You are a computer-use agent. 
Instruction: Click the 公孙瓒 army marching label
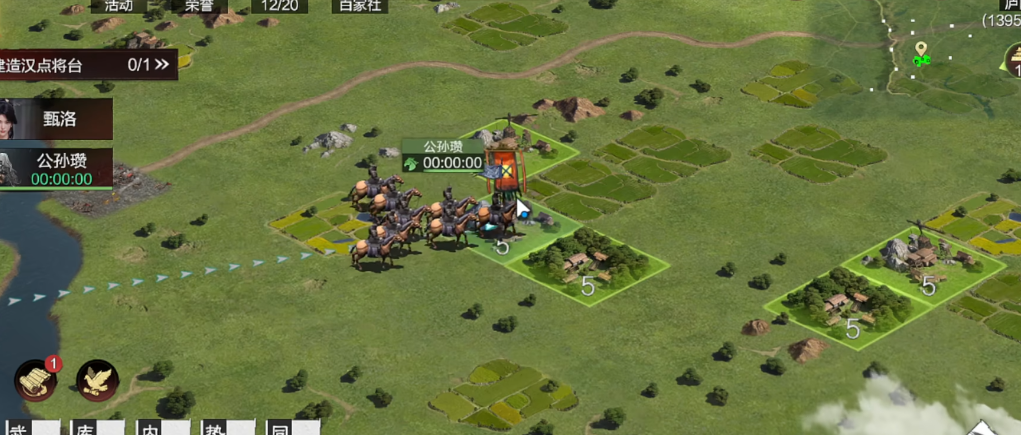coord(444,155)
